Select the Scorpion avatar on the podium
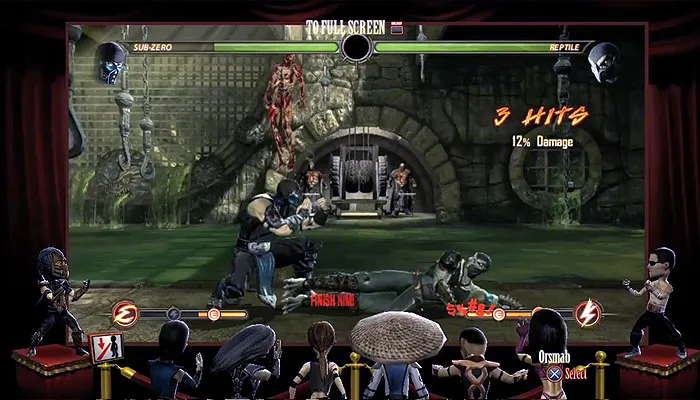 click(x=48, y=295)
